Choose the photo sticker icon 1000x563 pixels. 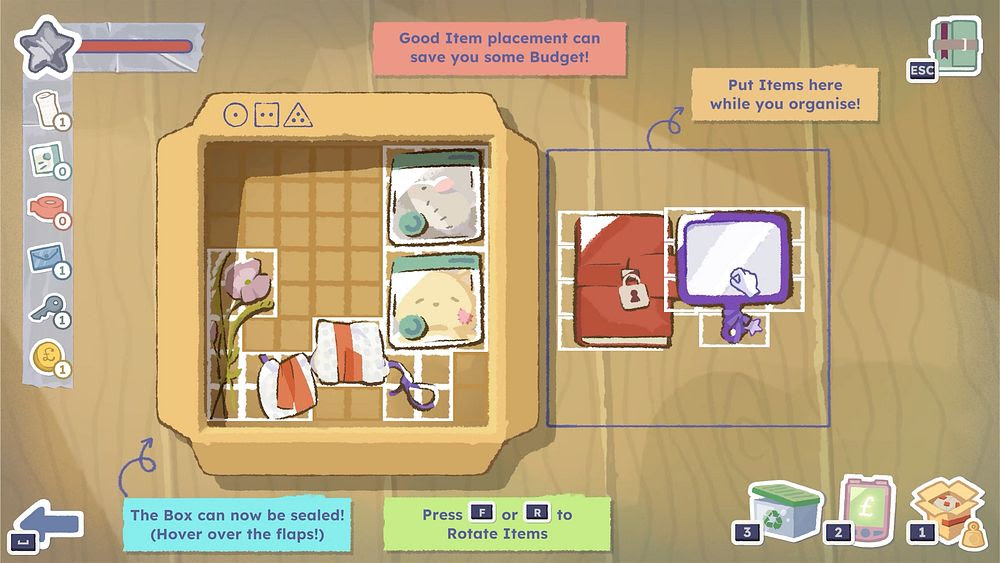click(x=45, y=159)
